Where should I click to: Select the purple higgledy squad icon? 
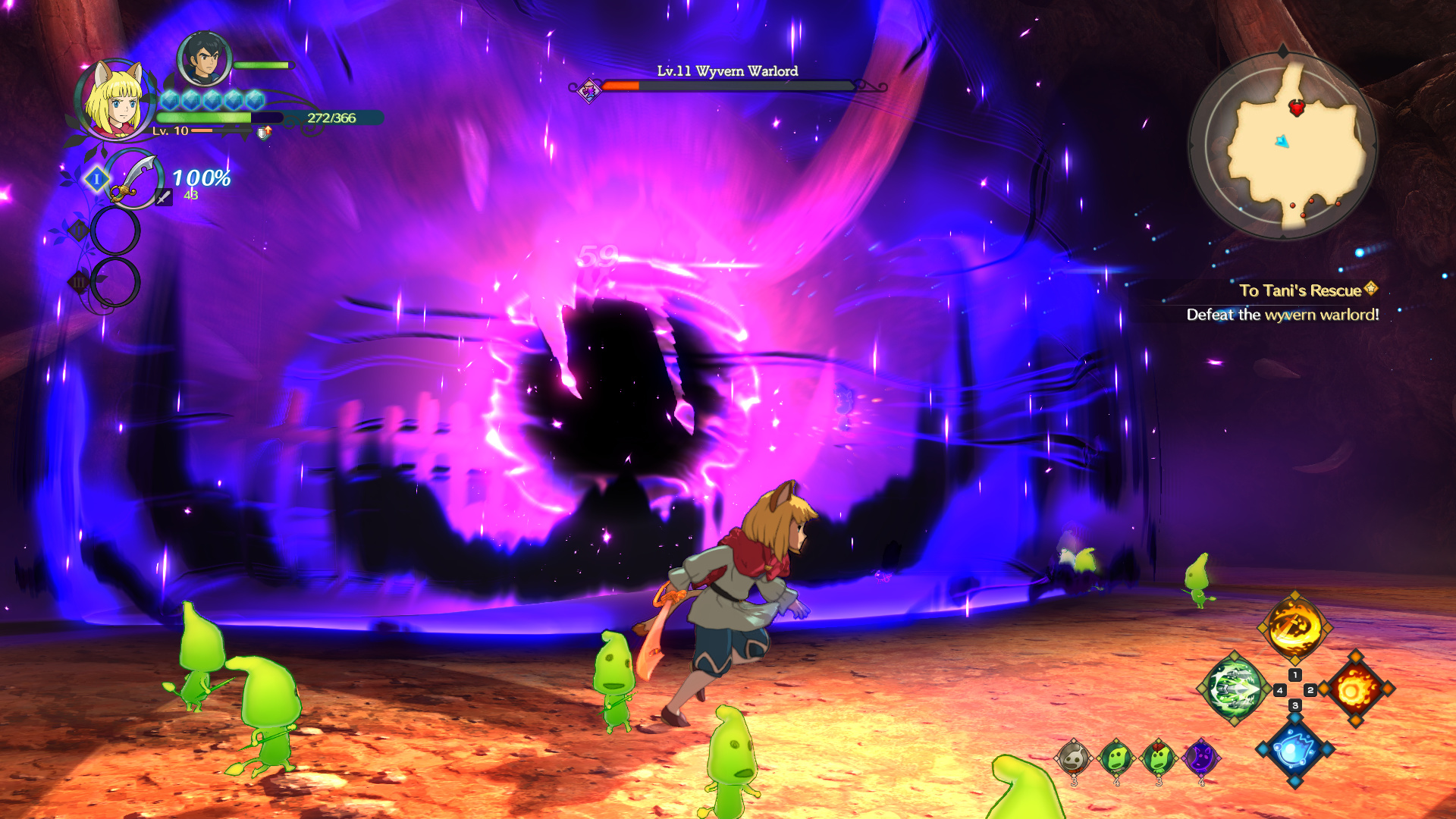click(1201, 757)
